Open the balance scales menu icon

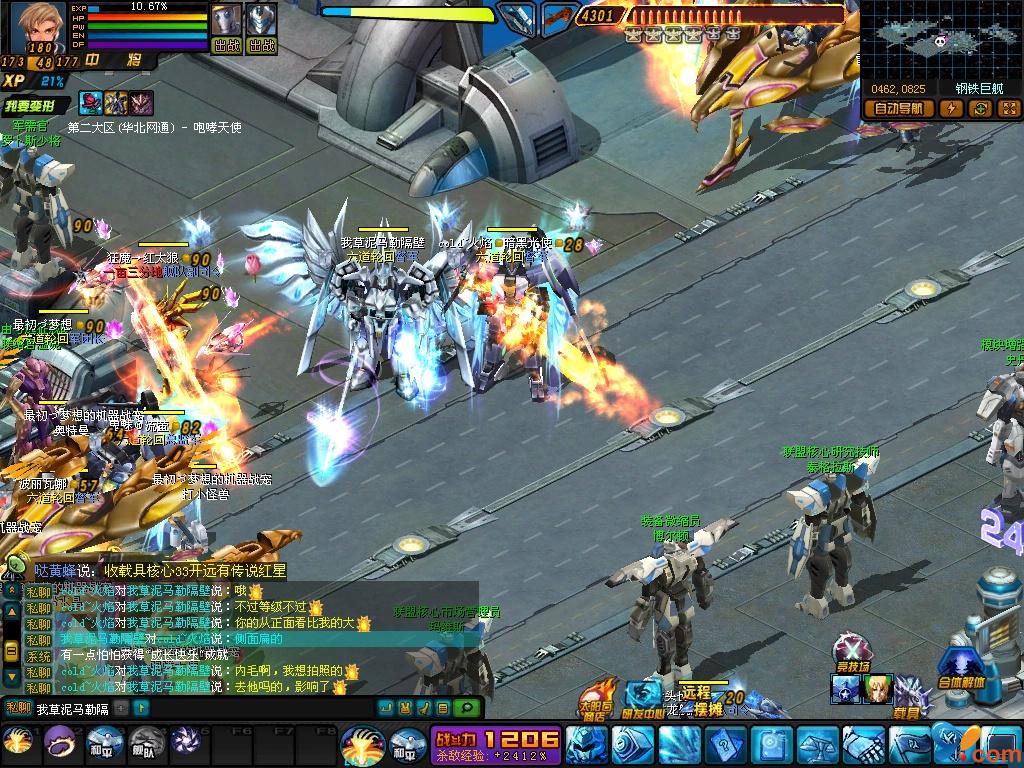pyautogui.click(x=816, y=745)
